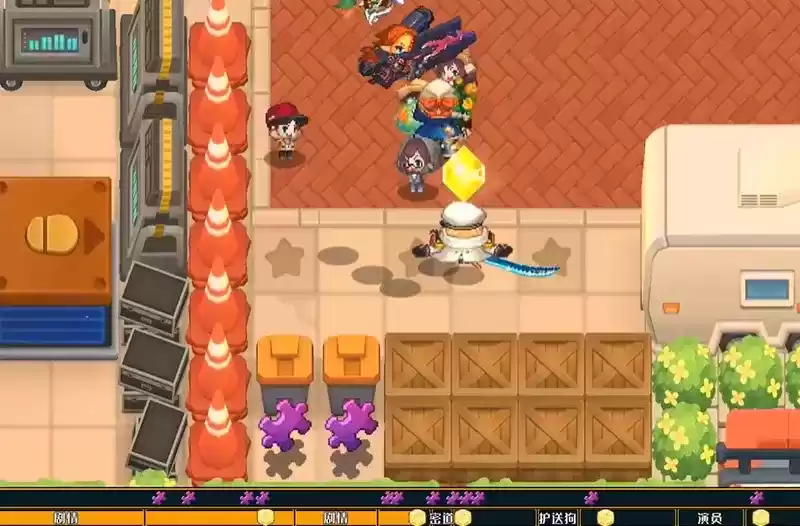Jump to the 密道 timeline segment
800x526 pixels.
tap(442, 518)
